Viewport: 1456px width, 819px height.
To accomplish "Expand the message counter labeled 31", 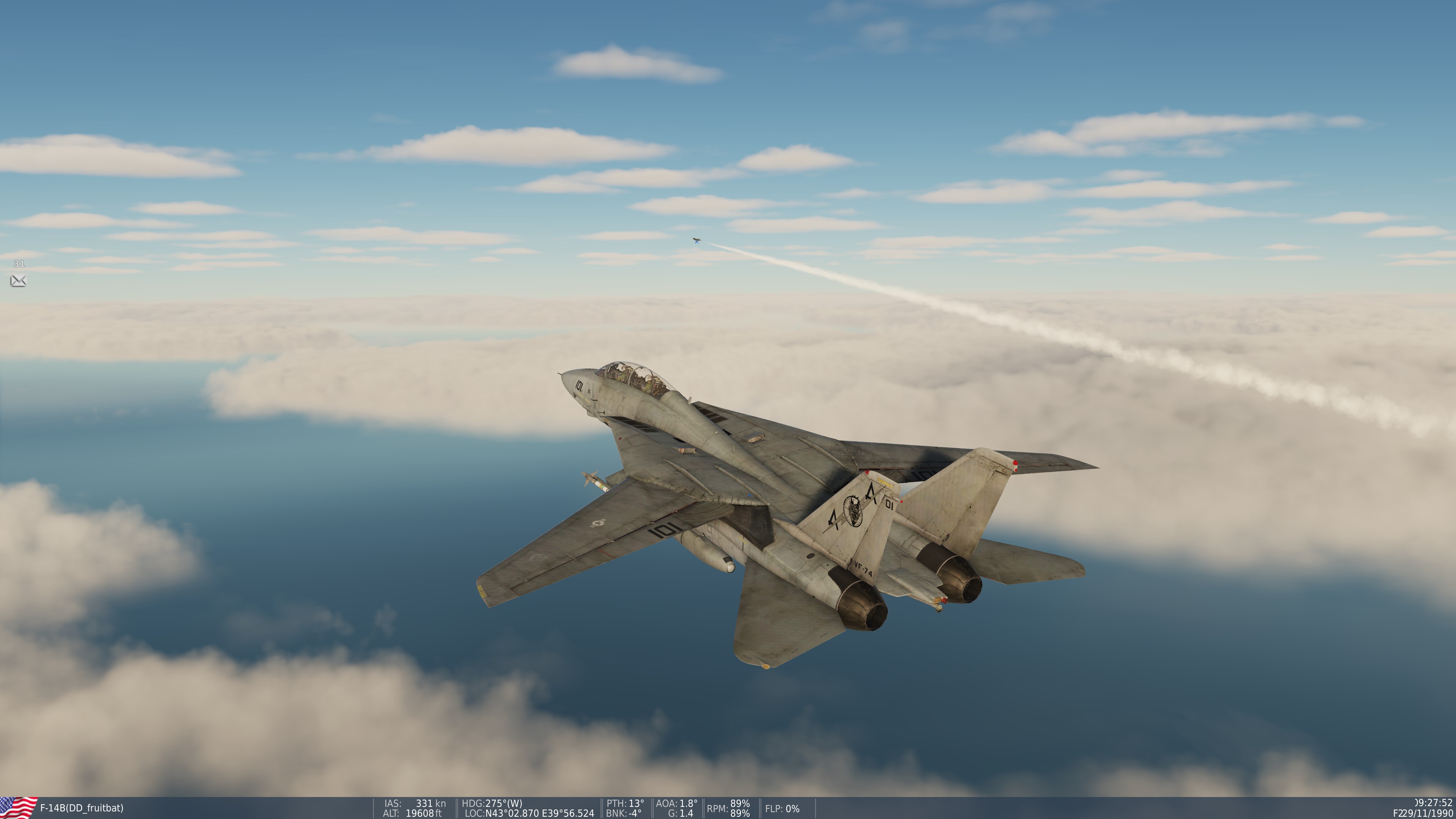I will [19, 263].
